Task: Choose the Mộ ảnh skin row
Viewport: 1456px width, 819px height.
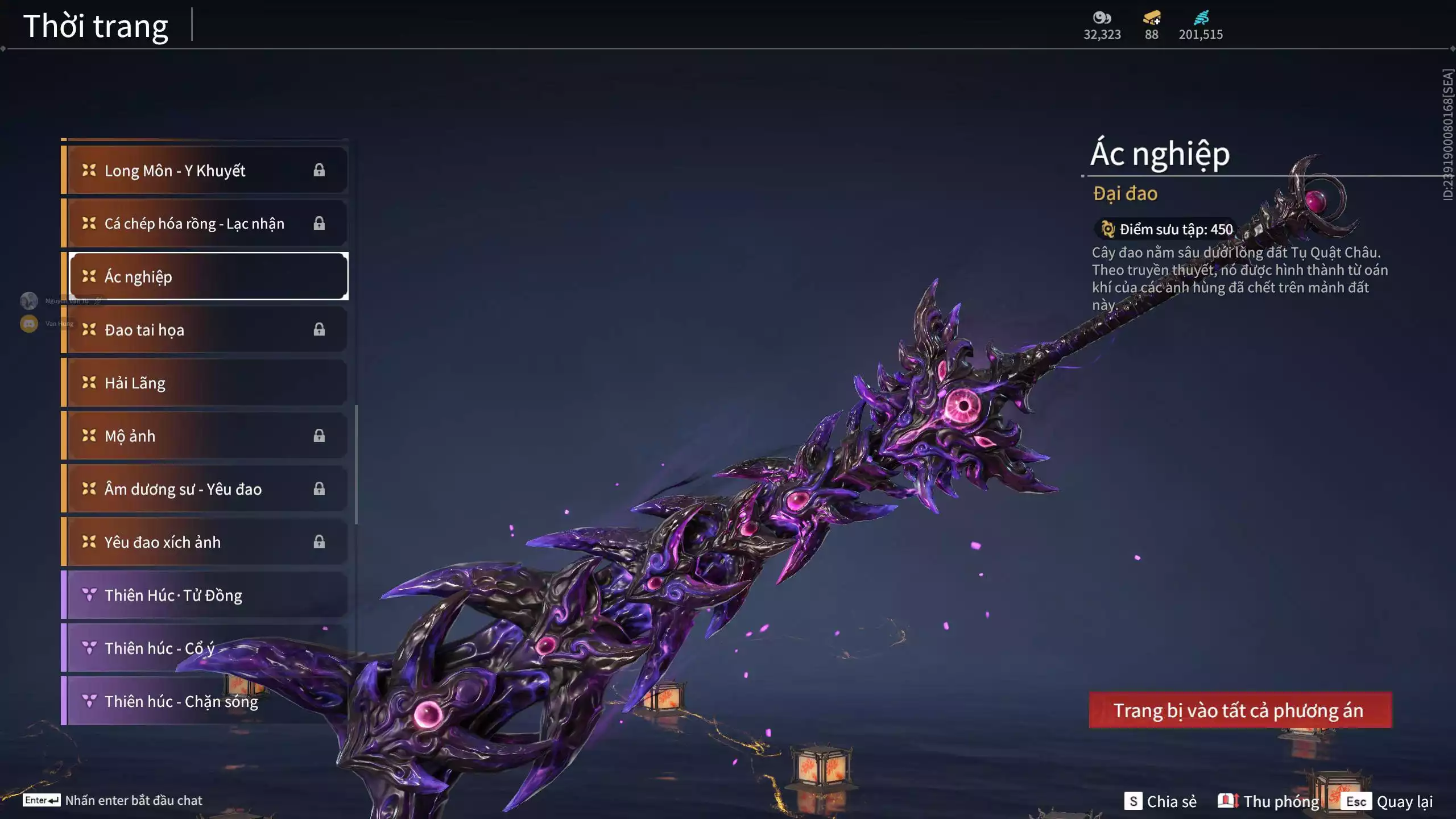Action: pos(205,436)
